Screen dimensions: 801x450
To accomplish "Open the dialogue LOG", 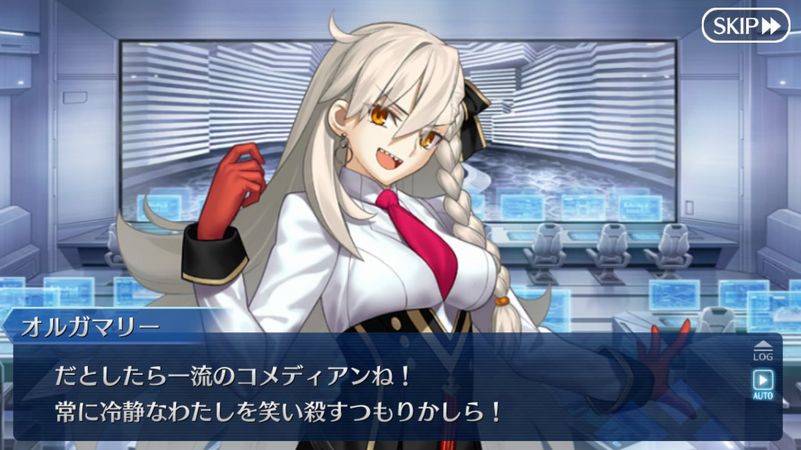I will (763, 352).
